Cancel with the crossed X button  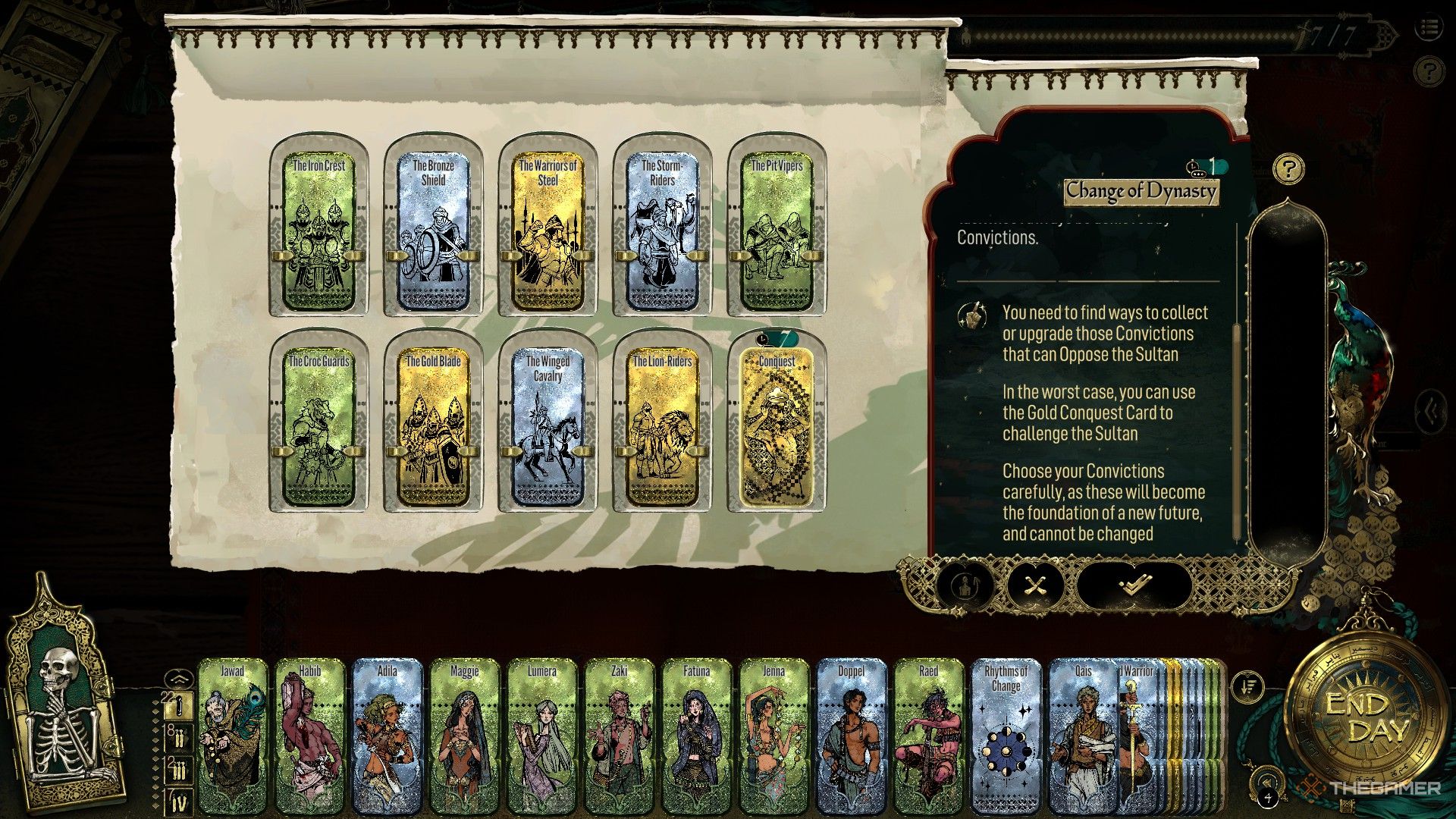1035,585
